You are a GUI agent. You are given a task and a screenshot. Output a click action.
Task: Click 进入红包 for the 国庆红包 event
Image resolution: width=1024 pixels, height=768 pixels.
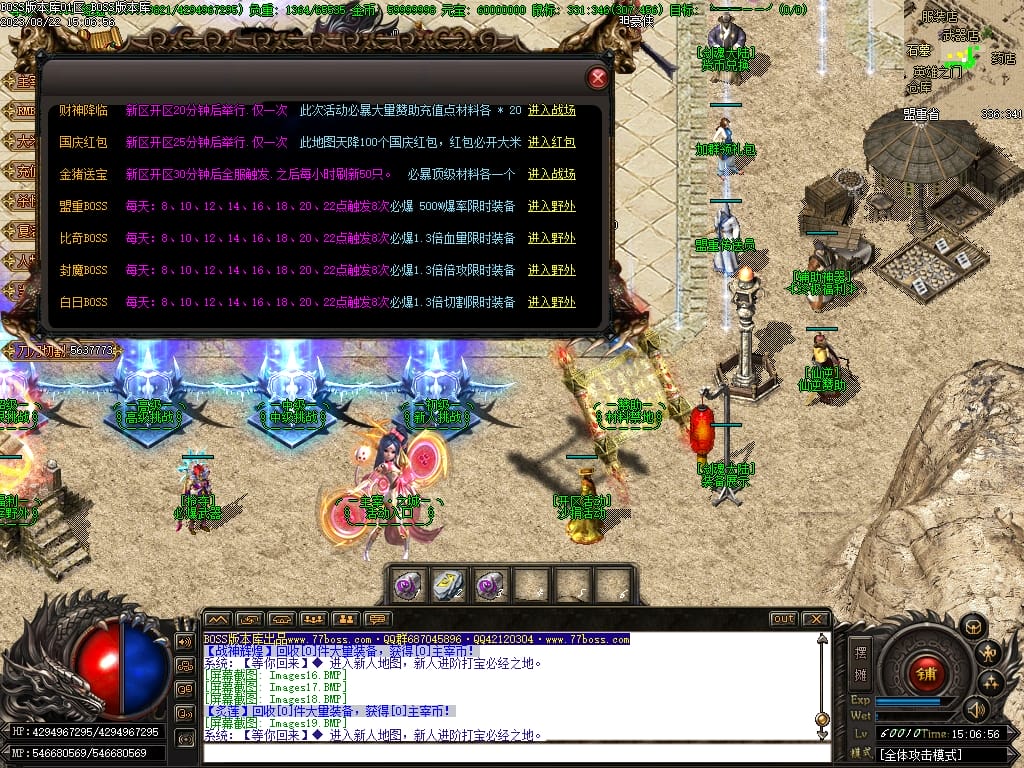point(552,142)
